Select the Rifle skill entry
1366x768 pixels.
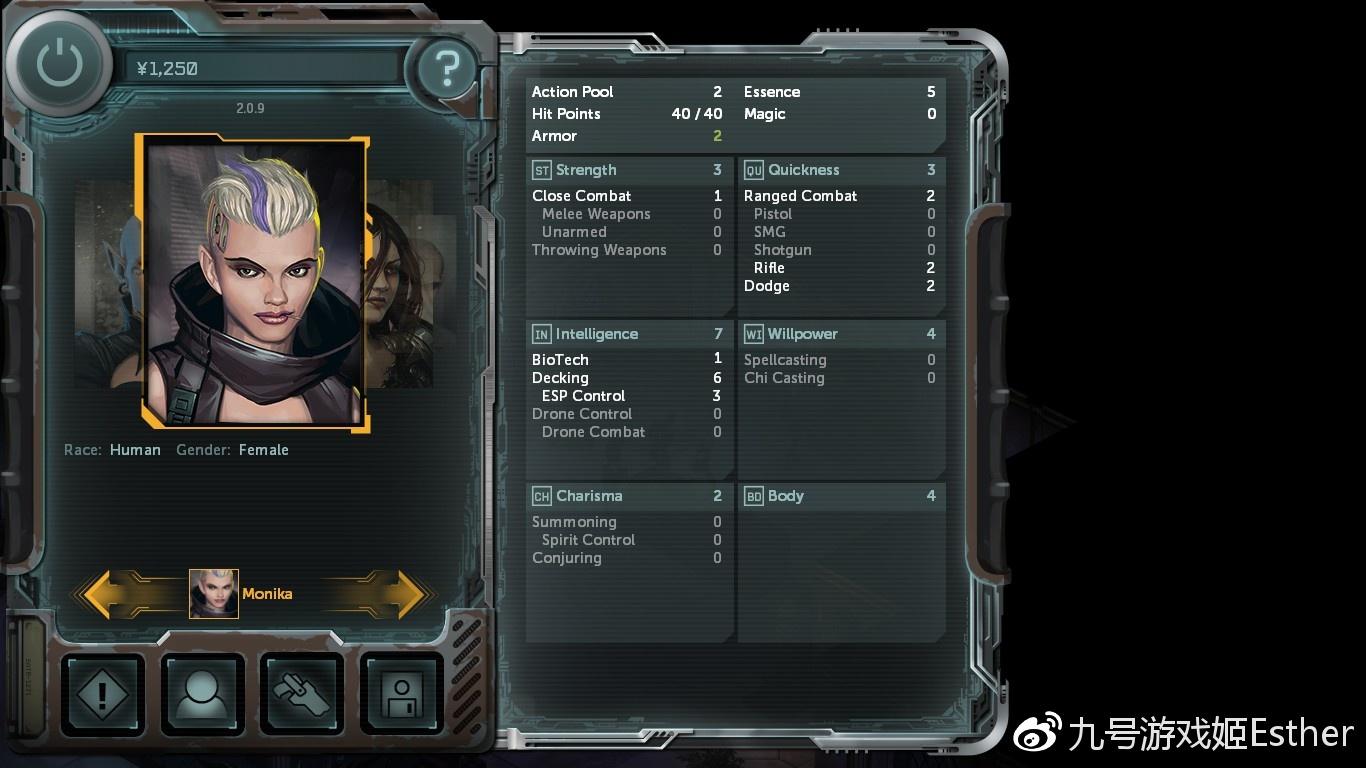769,267
